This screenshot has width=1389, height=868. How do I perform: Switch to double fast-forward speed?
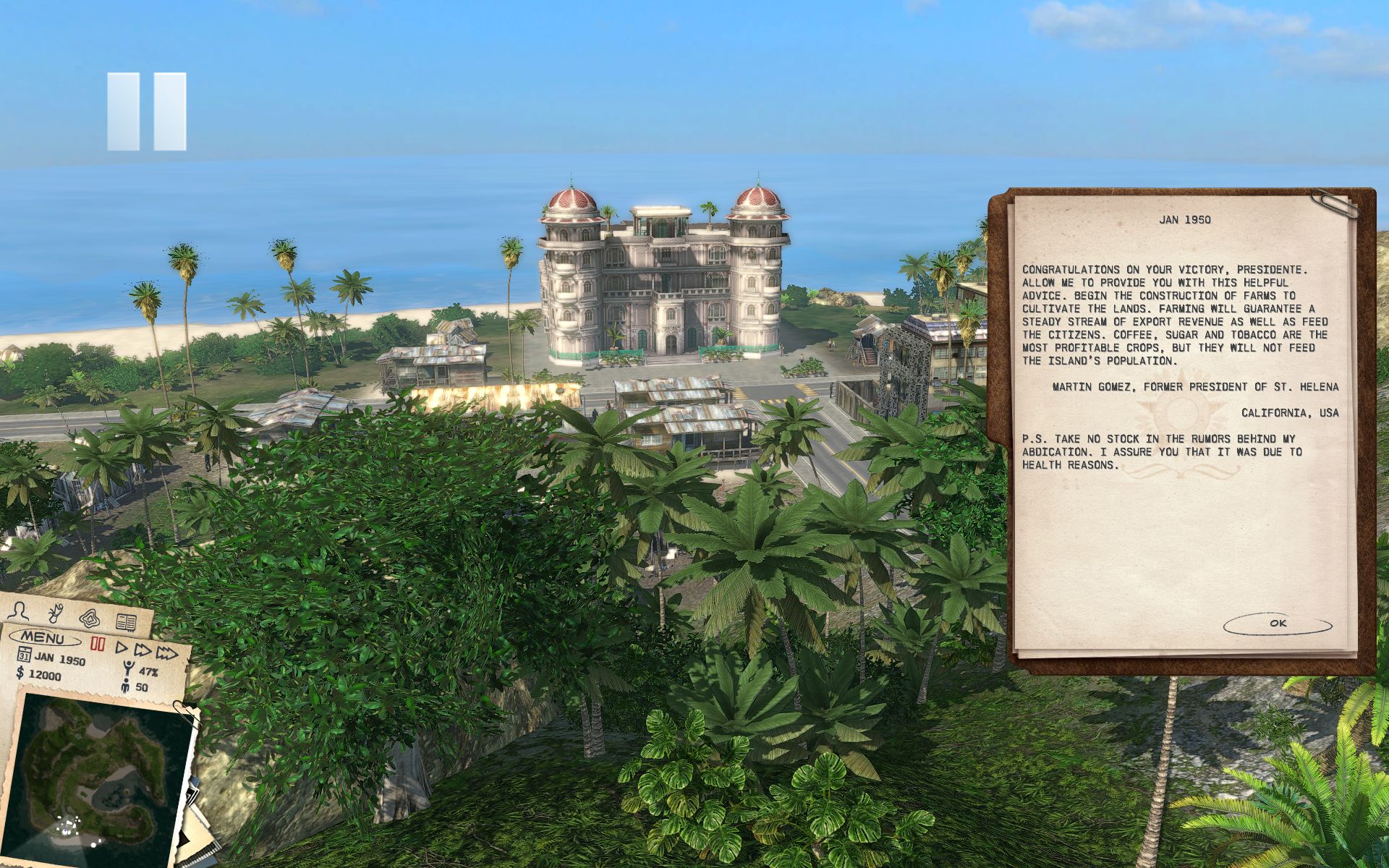[x=143, y=651]
